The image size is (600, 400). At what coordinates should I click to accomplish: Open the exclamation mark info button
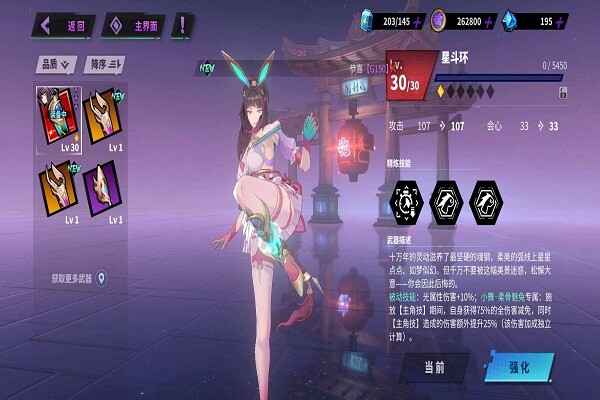point(184,24)
